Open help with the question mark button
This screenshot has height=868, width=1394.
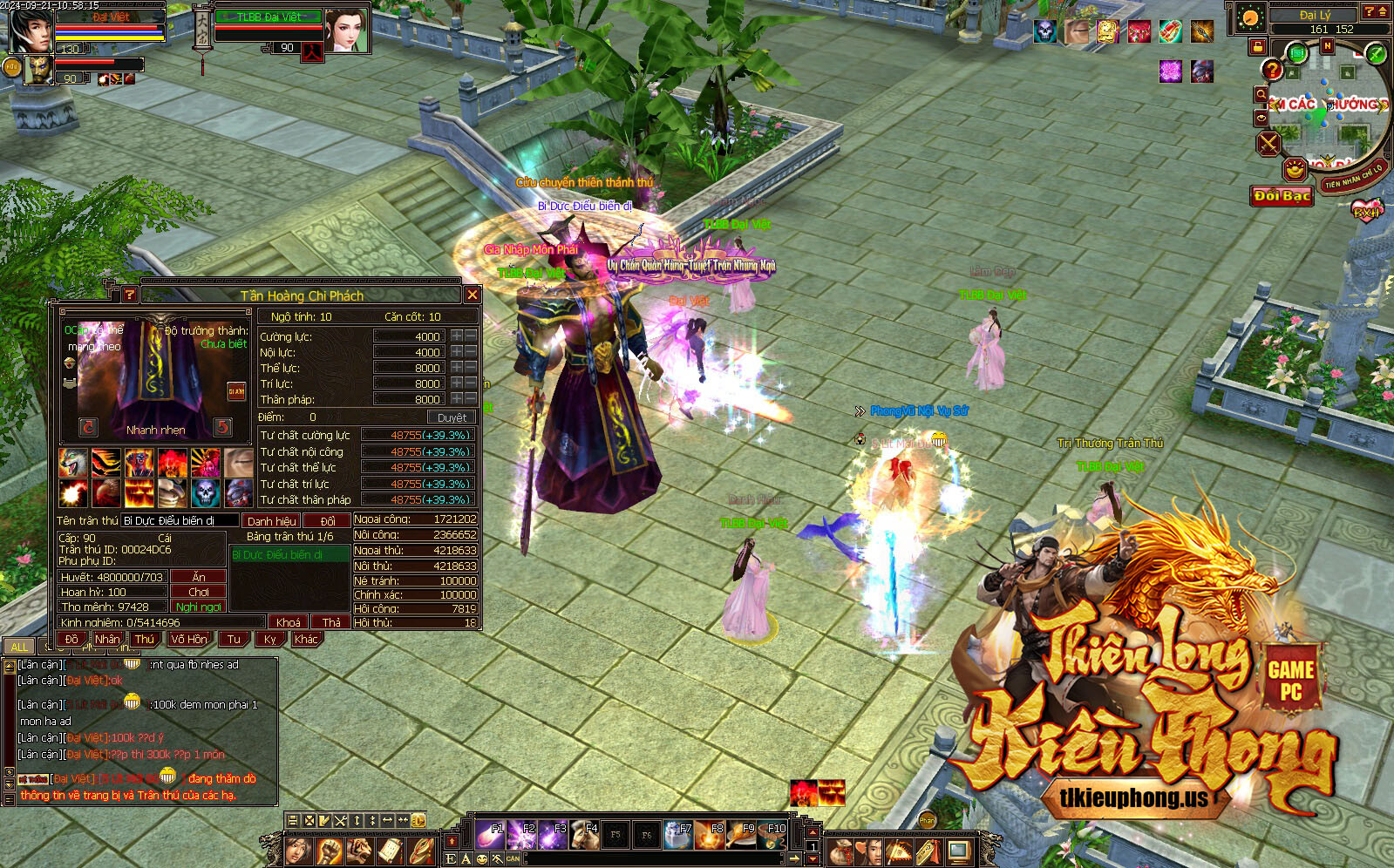tap(129, 295)
